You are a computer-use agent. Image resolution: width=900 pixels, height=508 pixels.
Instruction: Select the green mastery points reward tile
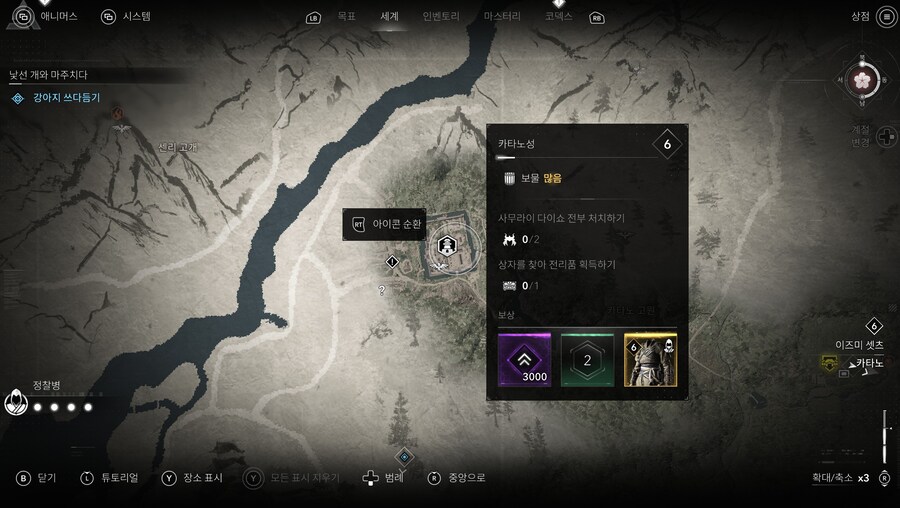[587, 360]
